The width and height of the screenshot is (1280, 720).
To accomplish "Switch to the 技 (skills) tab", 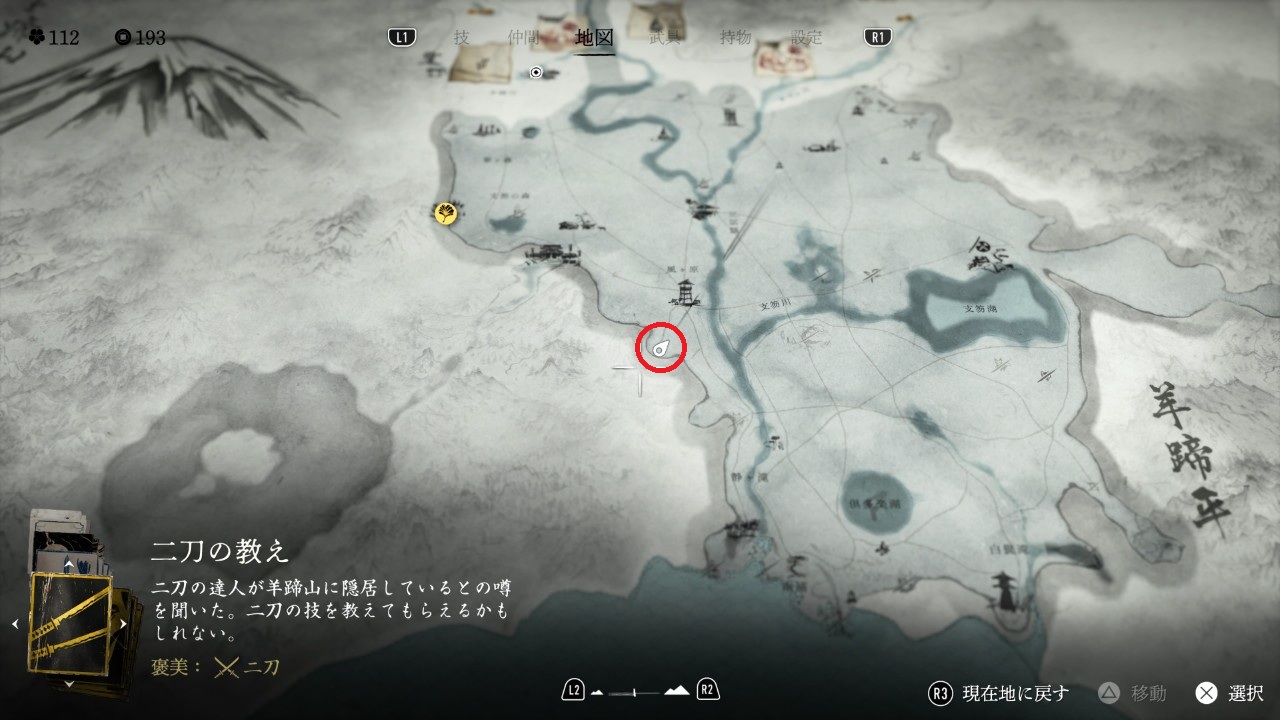I will [461, 37].
